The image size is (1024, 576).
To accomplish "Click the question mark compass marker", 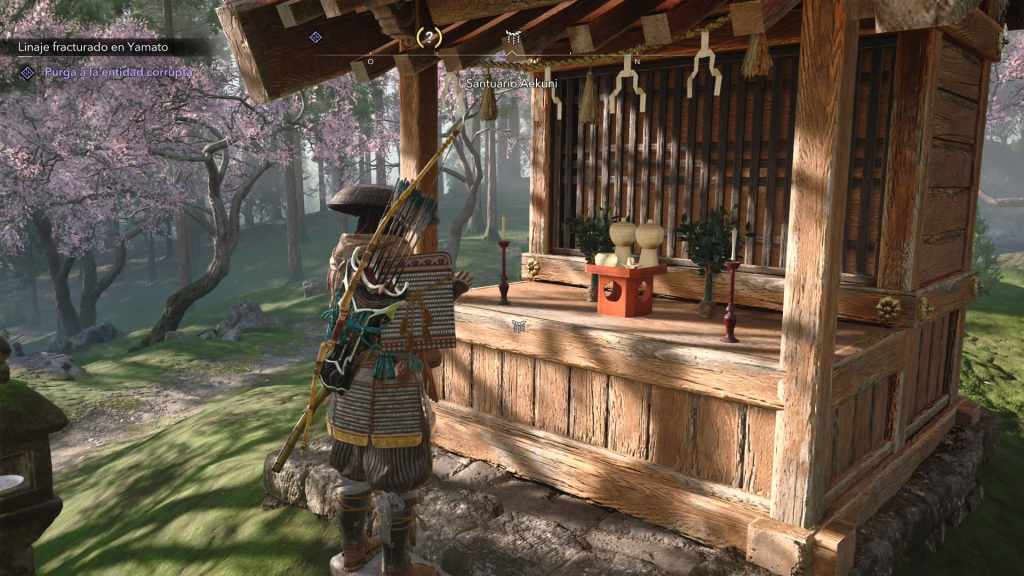I will (x=428, y=37).
